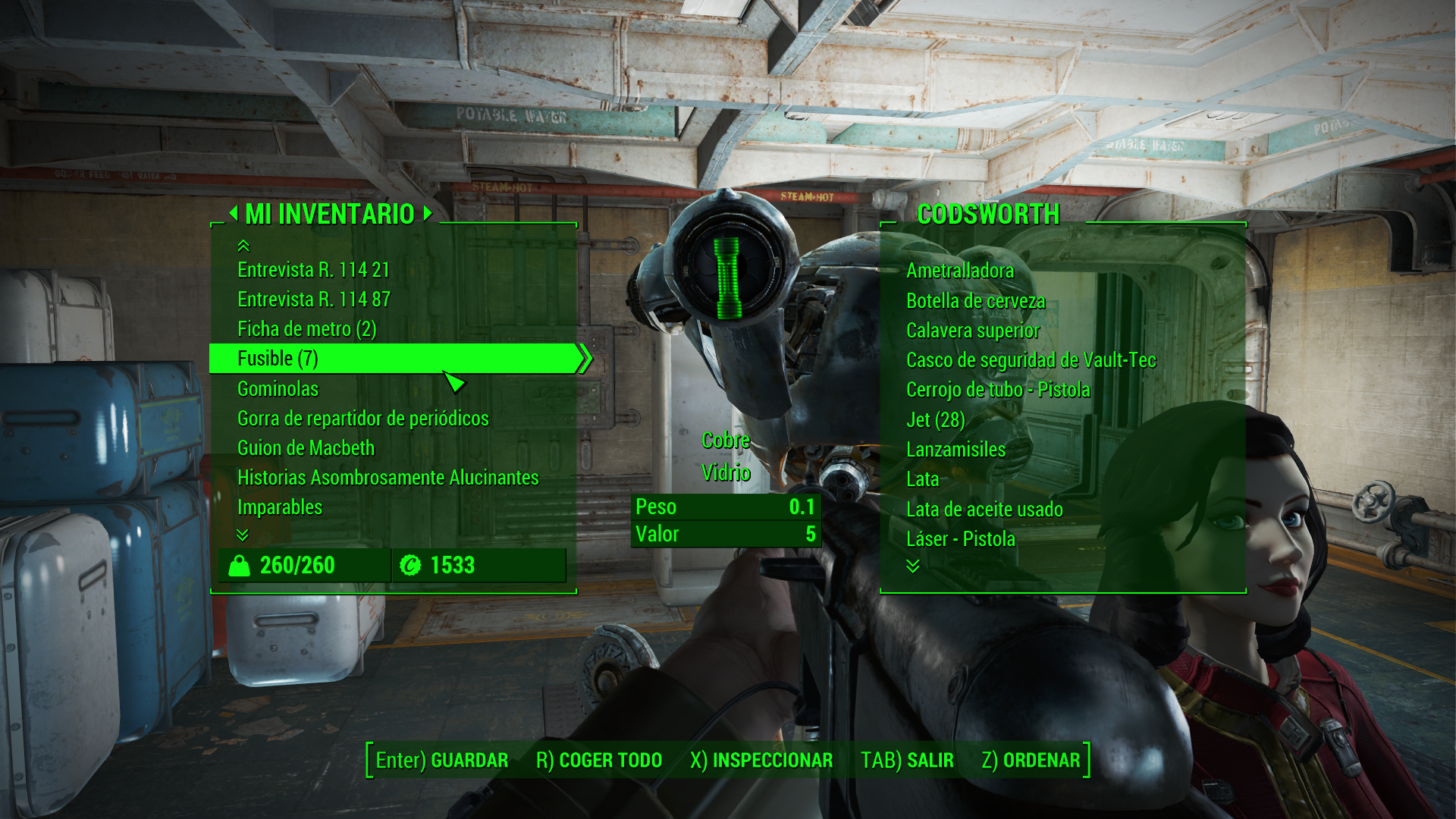
Task: Select Gorra de repartidor de periódicos
Action: click(x=362, y=419)
